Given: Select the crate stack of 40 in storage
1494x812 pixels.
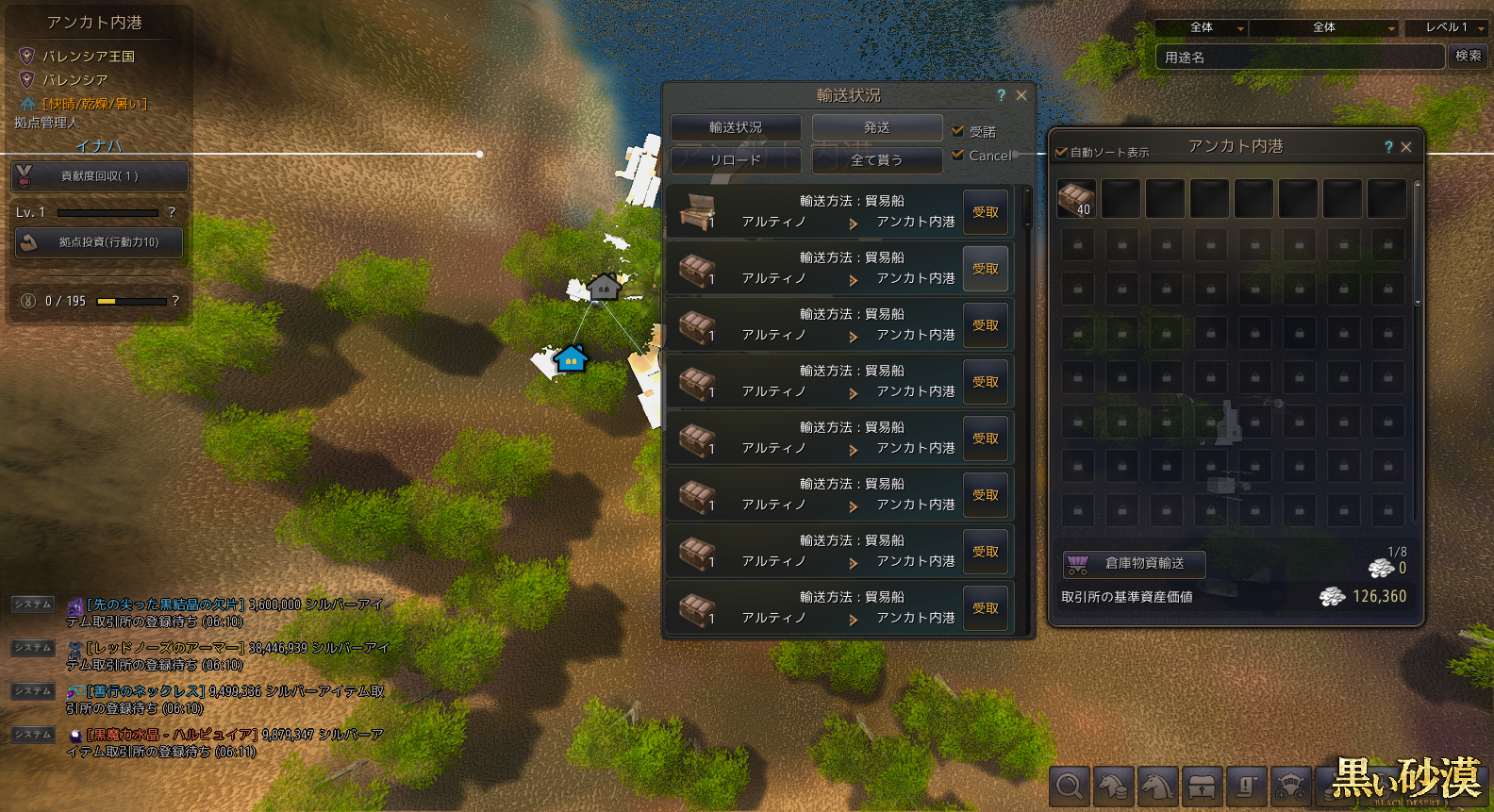Looking at the screenshot, I should [1076, 198].
